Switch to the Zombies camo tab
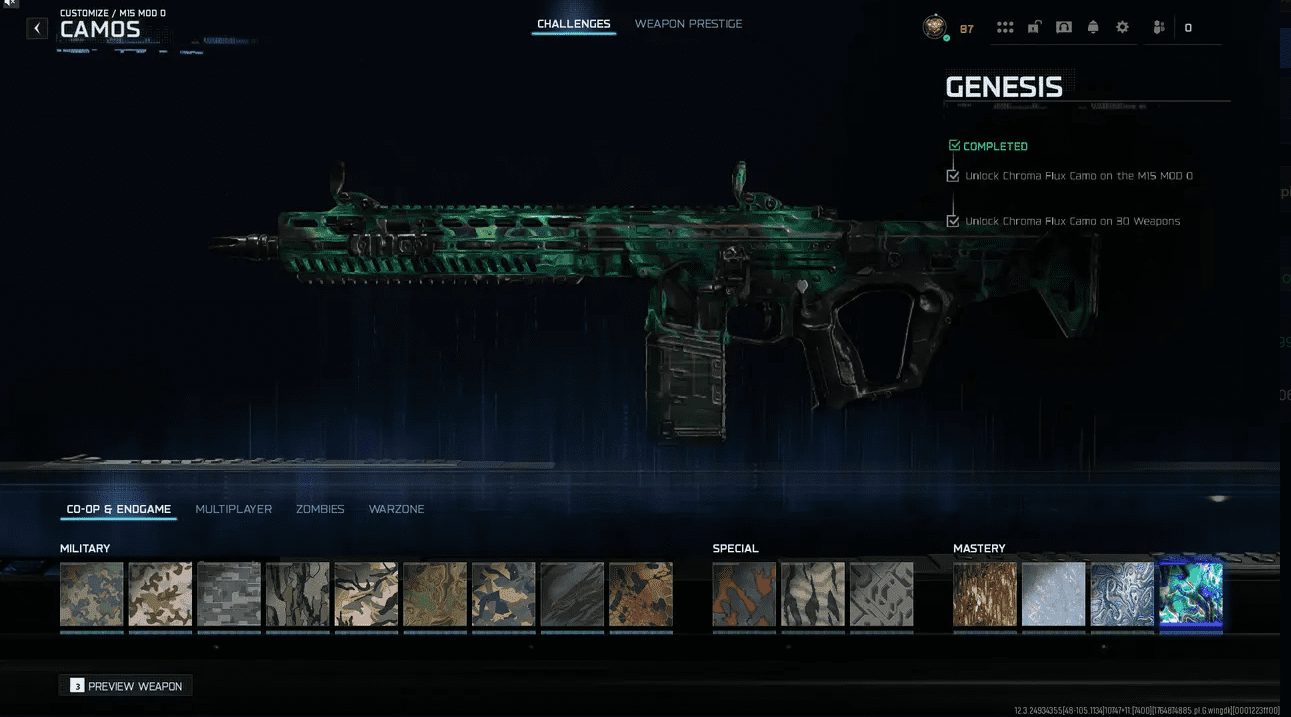 [320, 509]
